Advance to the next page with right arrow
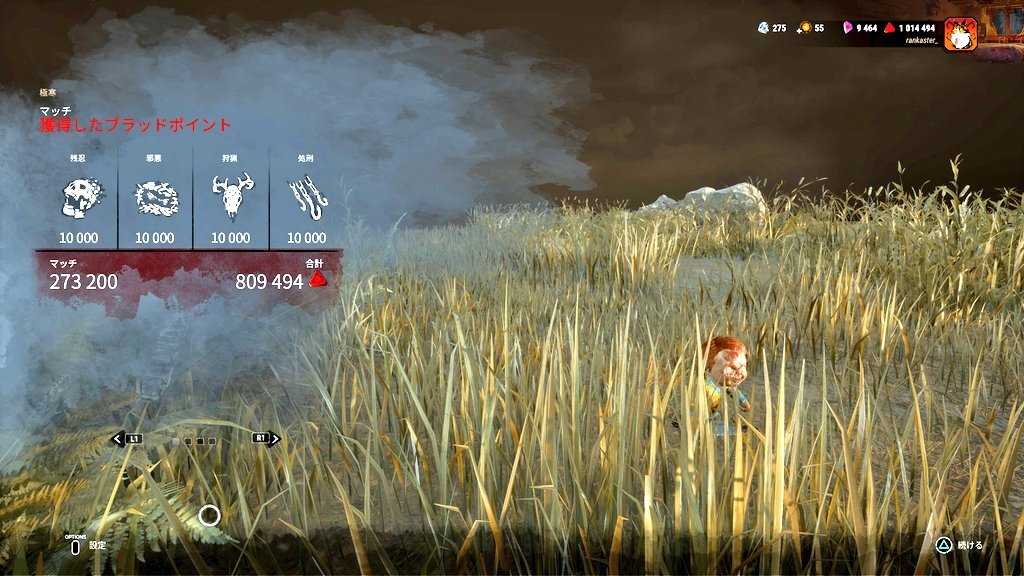Viewport: 1024px width, 576px height. 266,438
